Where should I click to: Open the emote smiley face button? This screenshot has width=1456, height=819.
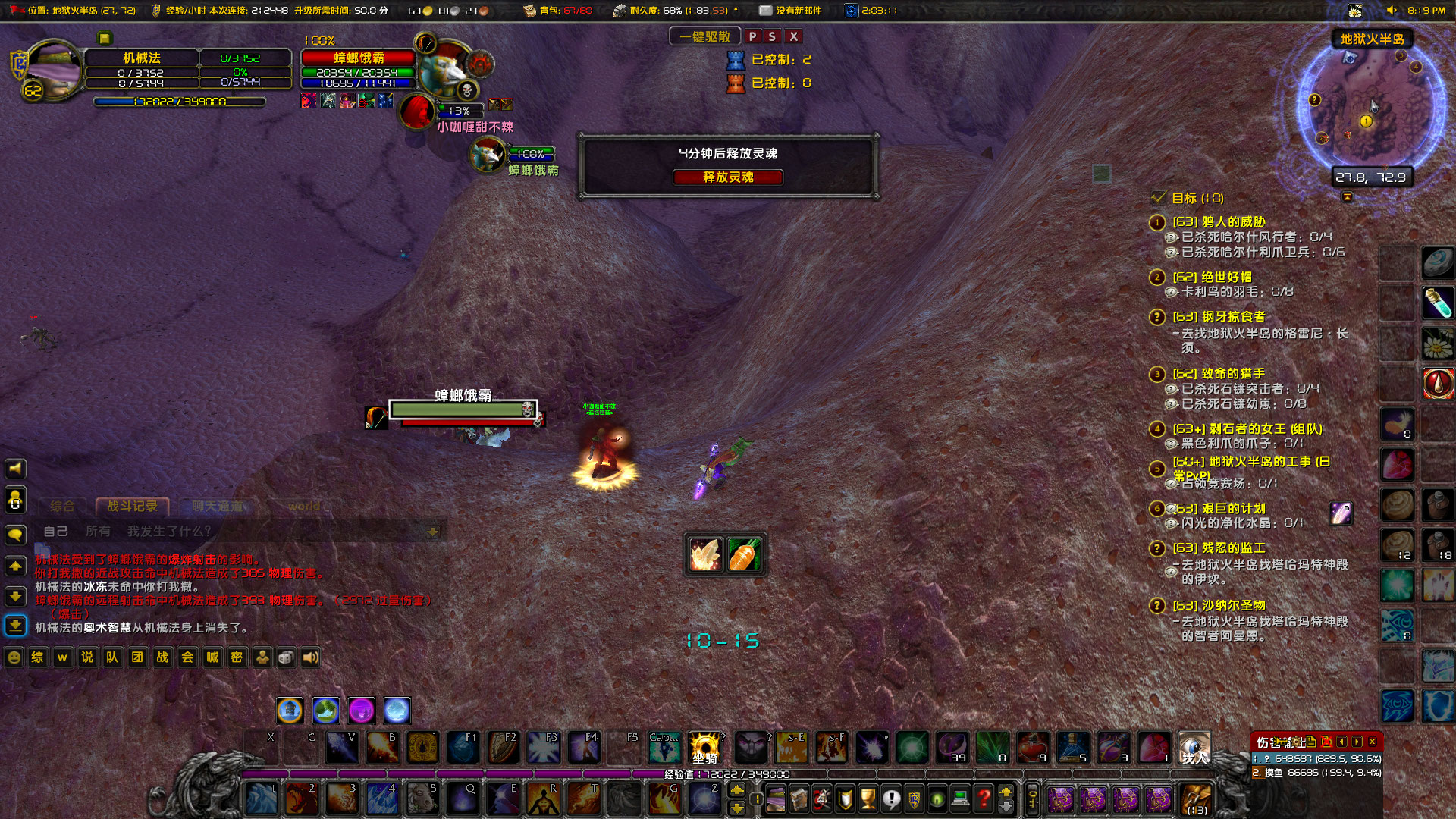point(14,657)
